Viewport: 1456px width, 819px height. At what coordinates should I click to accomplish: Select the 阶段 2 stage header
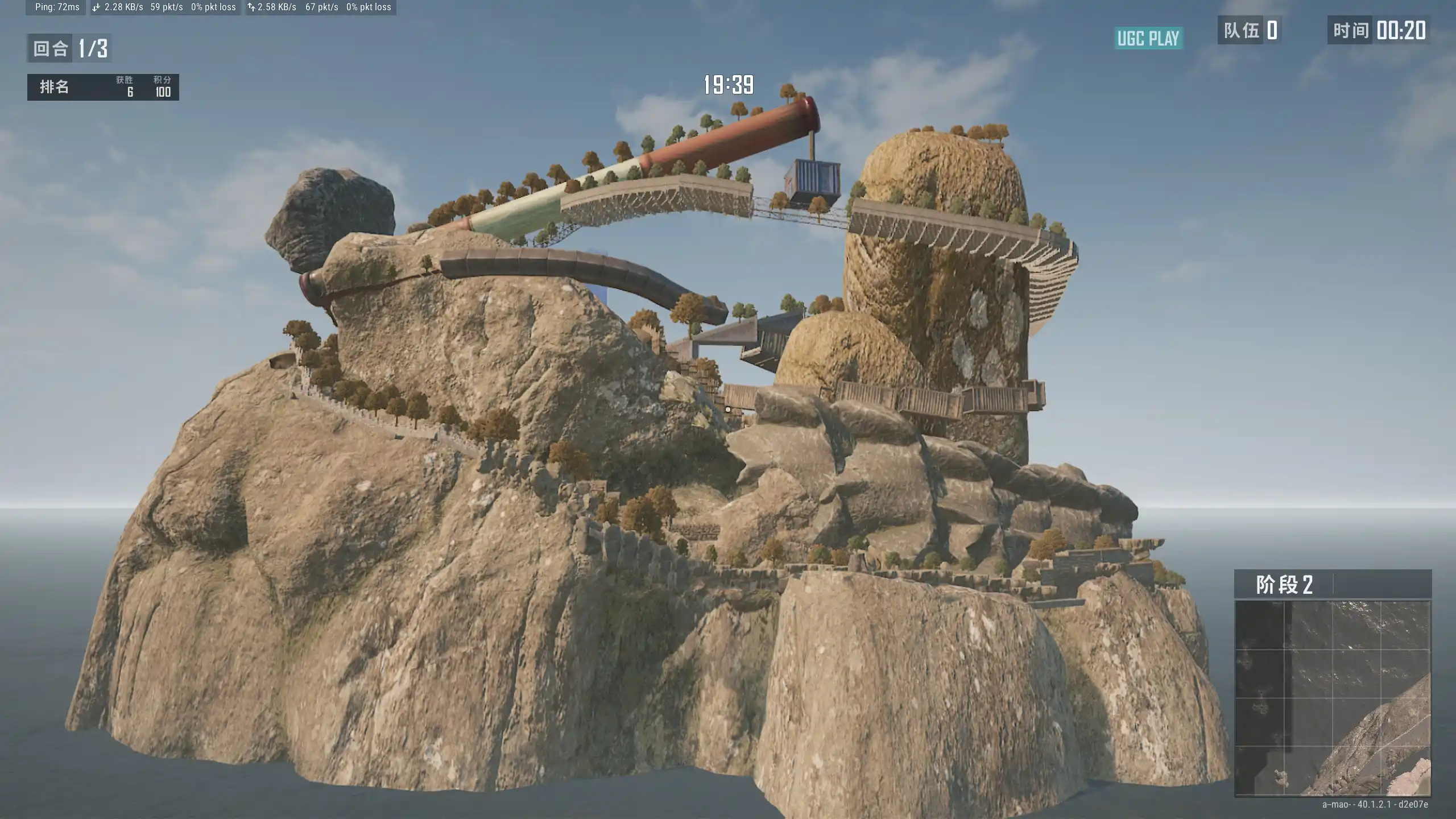[x=1284, y=585]
